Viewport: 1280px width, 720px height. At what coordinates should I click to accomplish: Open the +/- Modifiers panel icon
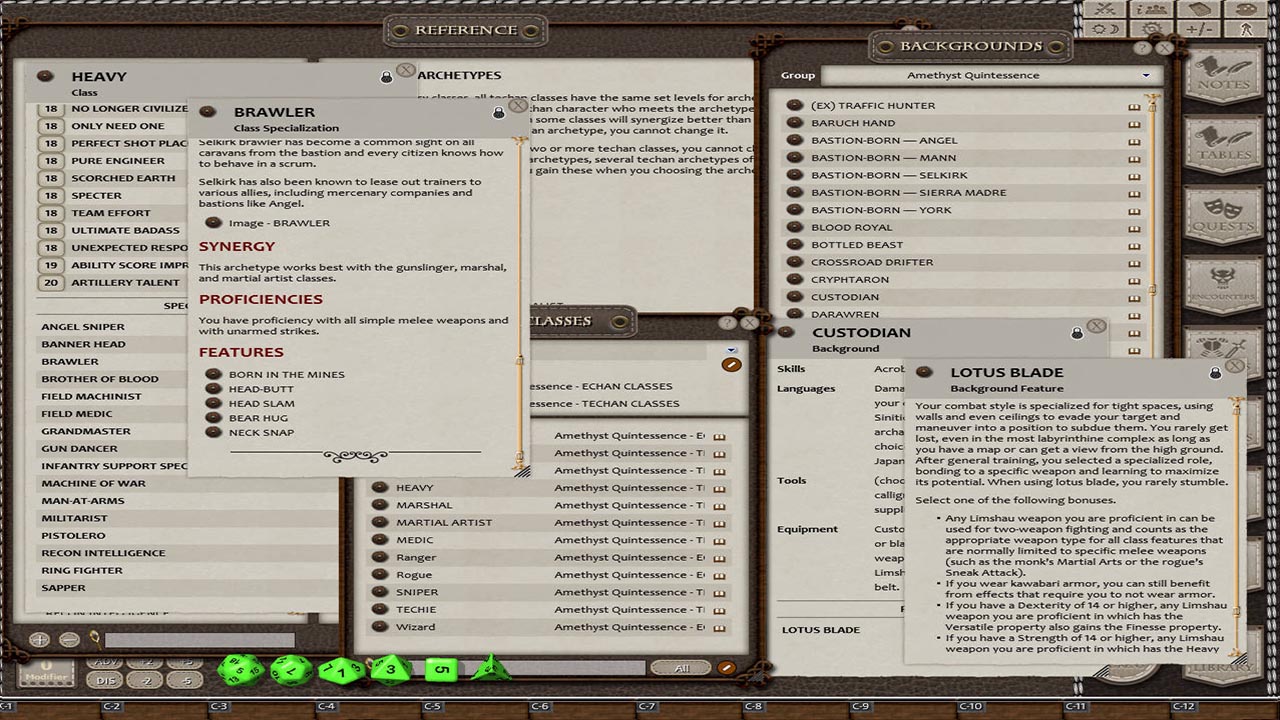click(x=1197, y=27)
